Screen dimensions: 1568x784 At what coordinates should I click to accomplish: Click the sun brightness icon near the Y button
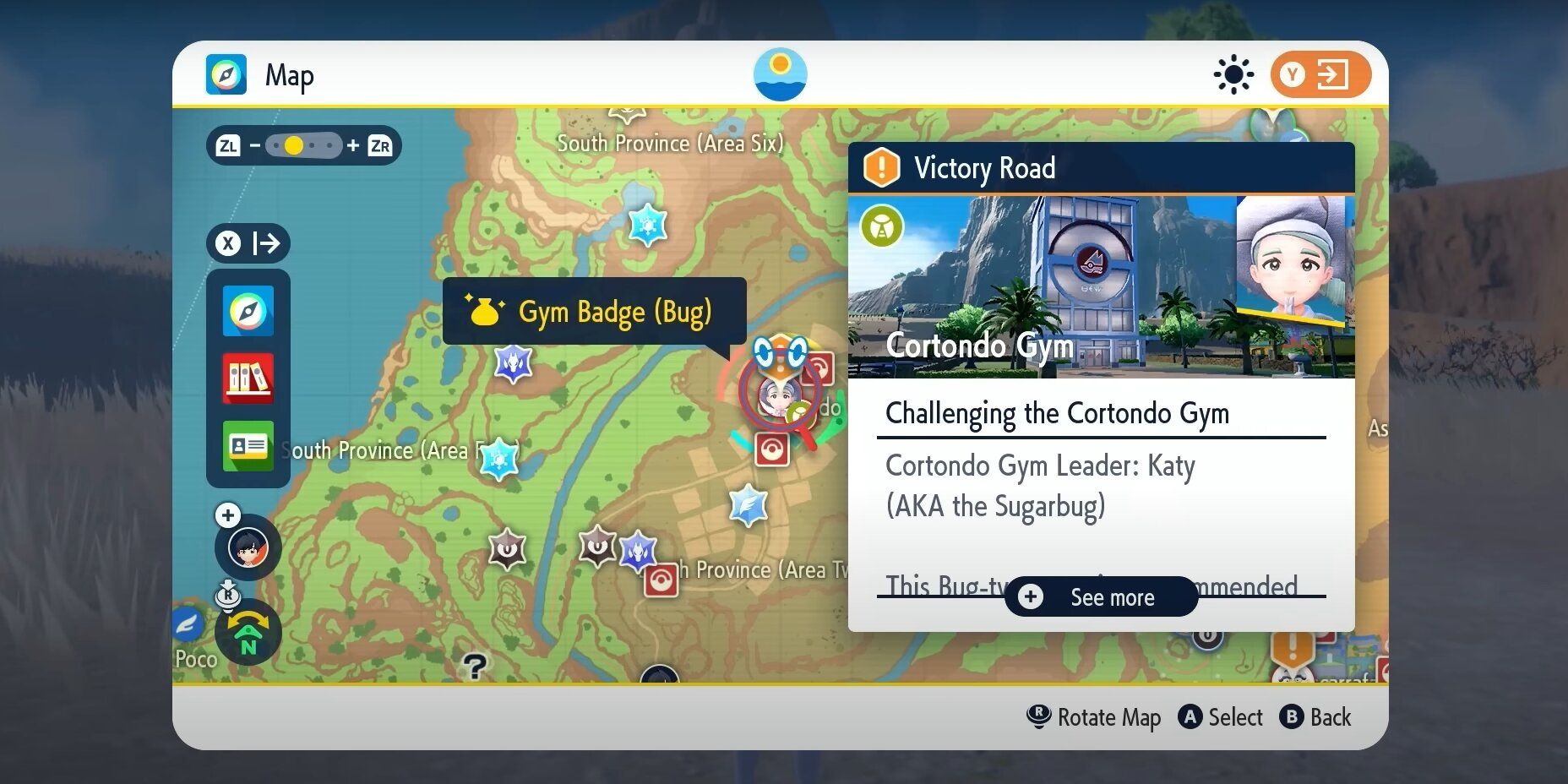point(1233,73)
